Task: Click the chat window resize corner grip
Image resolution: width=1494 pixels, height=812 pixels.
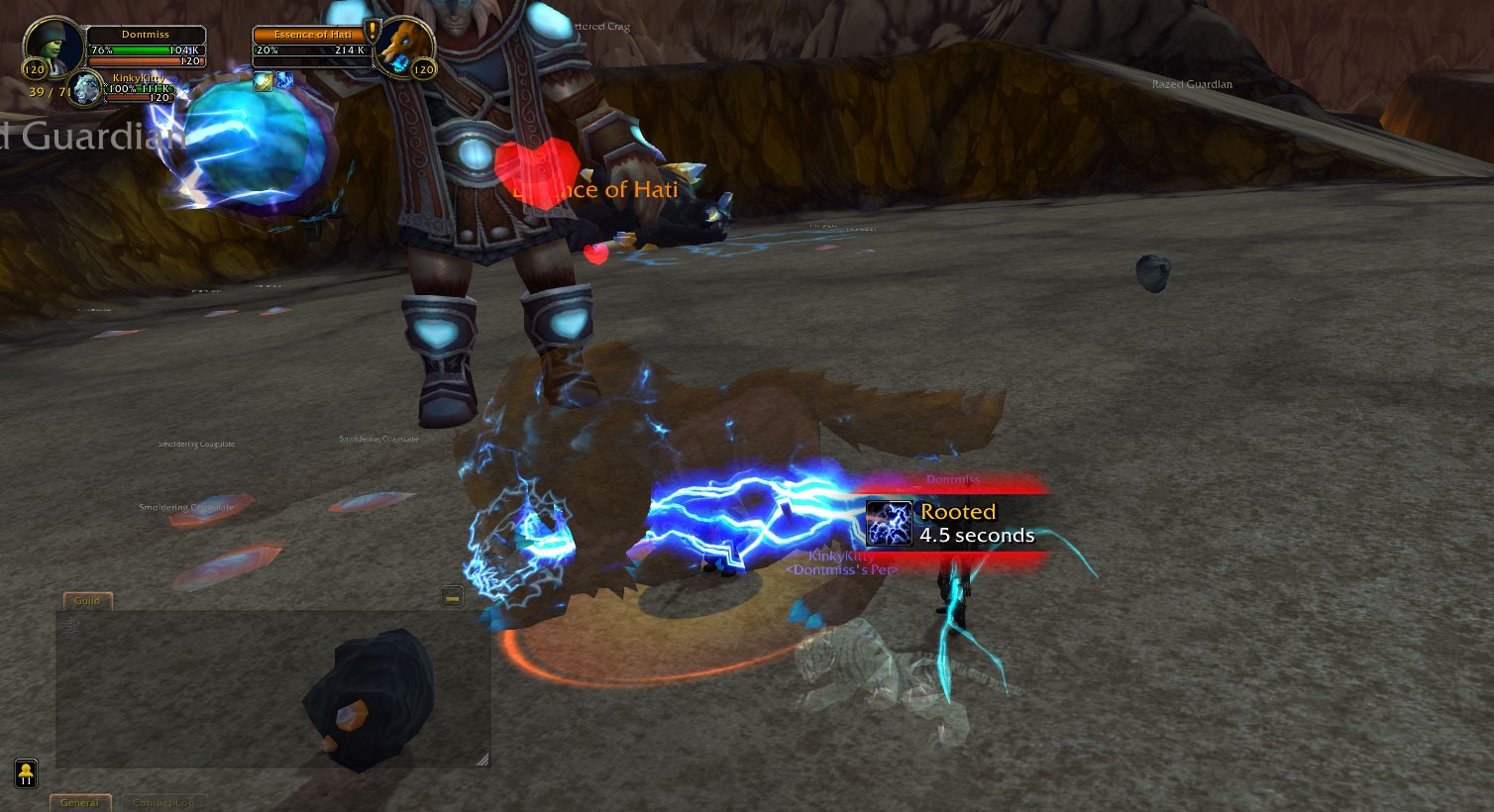Action: tap(482, 760)
